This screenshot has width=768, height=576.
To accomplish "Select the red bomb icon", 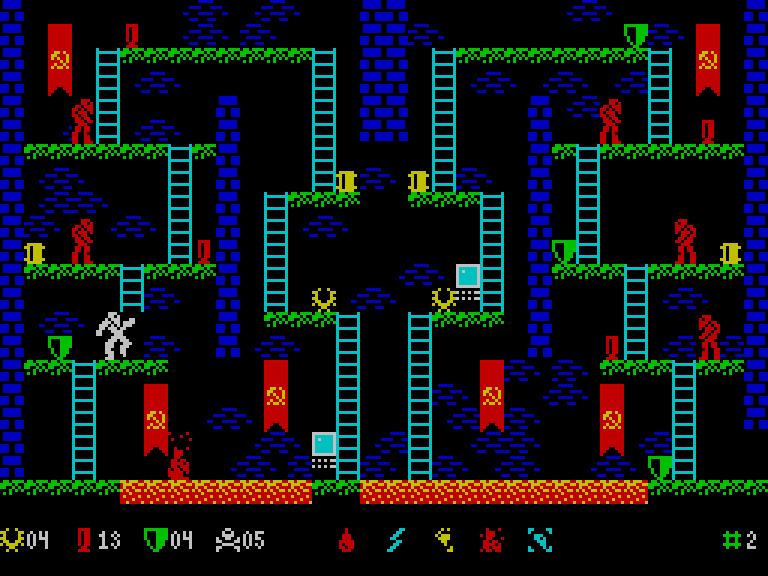I will [x=347, y=541].
